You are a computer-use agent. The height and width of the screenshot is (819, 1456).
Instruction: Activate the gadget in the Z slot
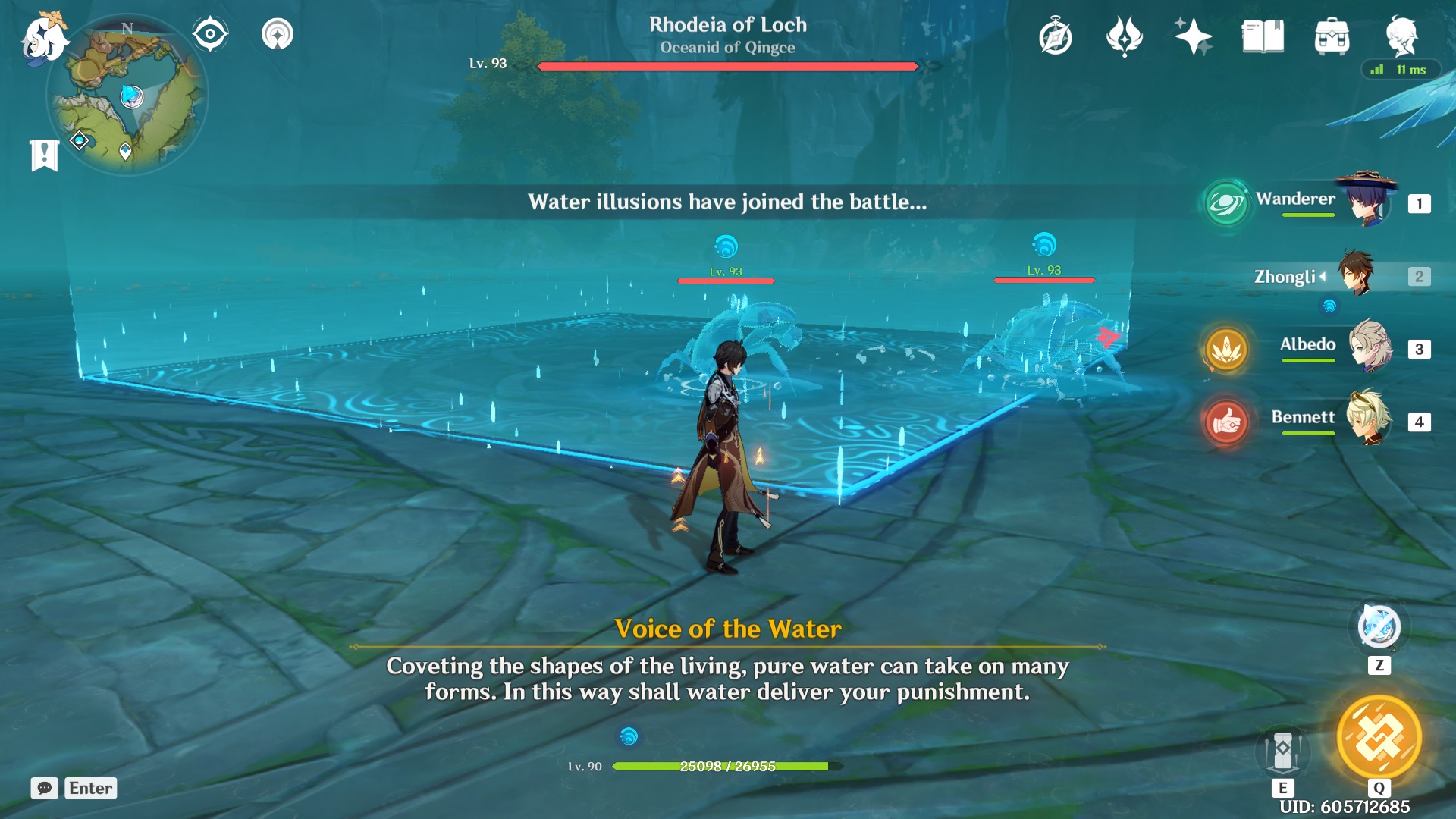[x=1376, y=627]
